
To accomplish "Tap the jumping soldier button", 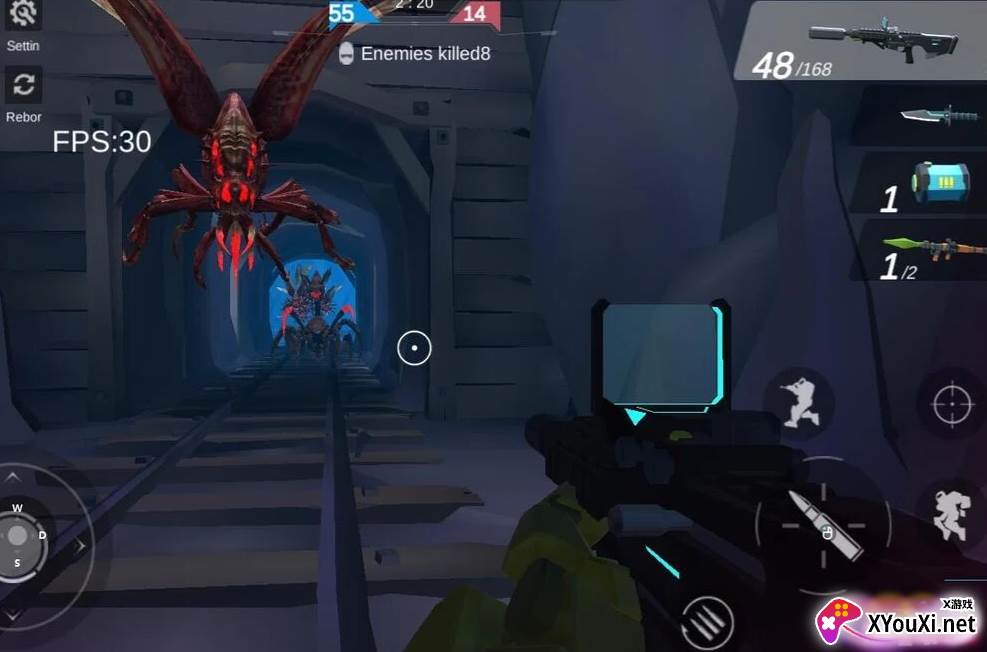I will [x=949, y=512].
